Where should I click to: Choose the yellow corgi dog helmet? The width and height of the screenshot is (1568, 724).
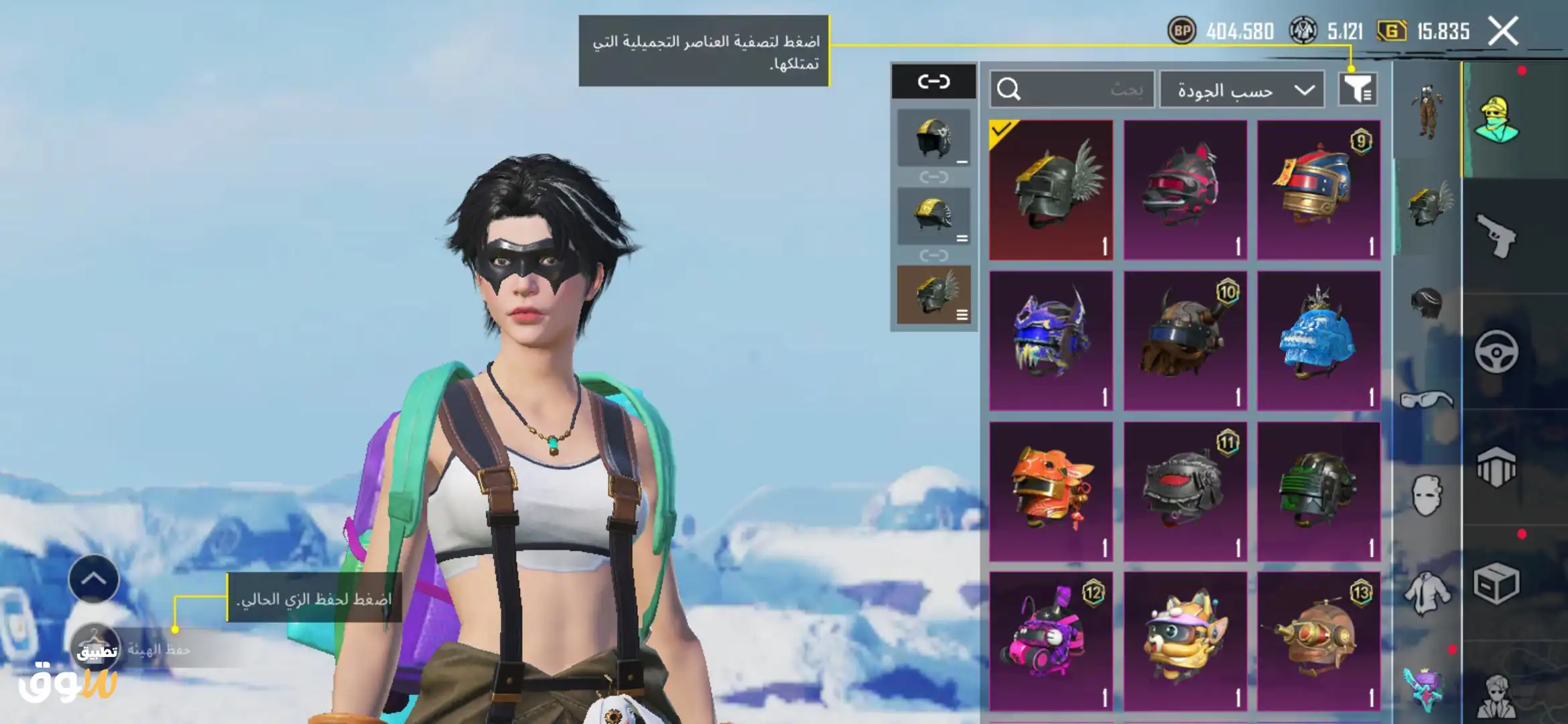pos(1185,642)
